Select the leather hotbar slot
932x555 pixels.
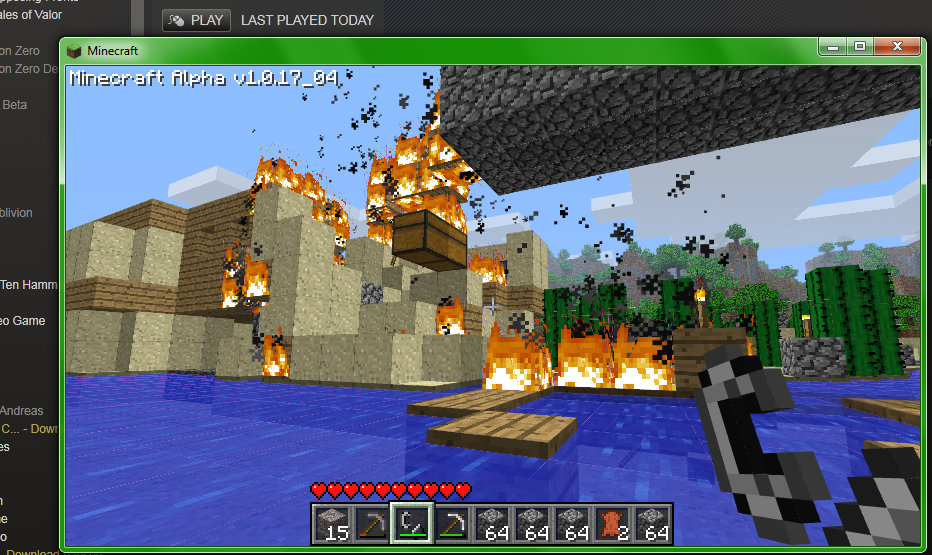[611, 523]
